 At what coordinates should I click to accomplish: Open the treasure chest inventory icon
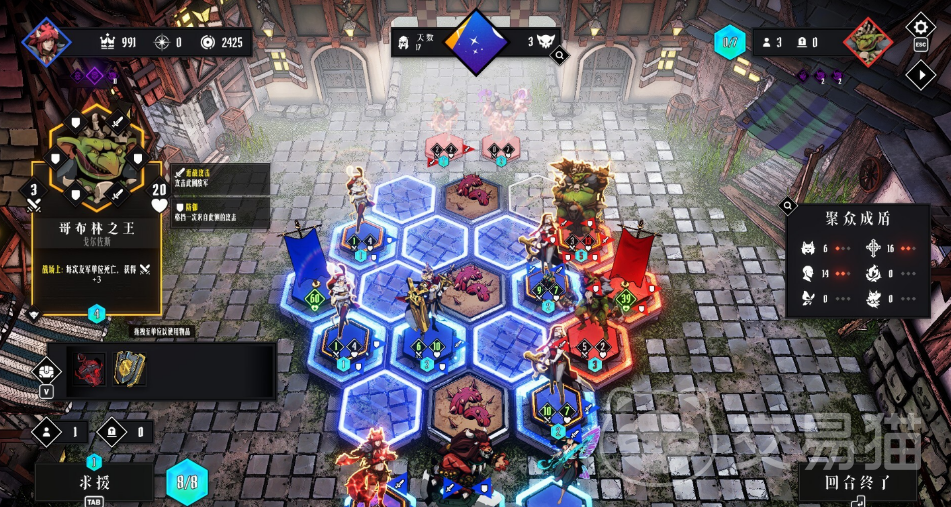pos(47,371)
